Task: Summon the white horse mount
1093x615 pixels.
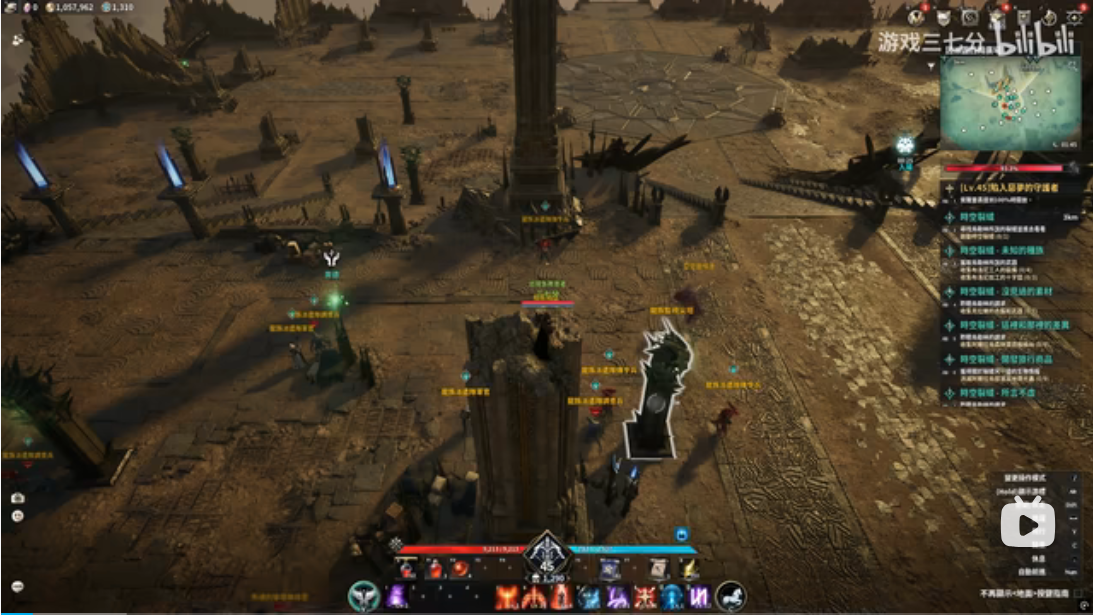Action: click(x=731, y=596)
